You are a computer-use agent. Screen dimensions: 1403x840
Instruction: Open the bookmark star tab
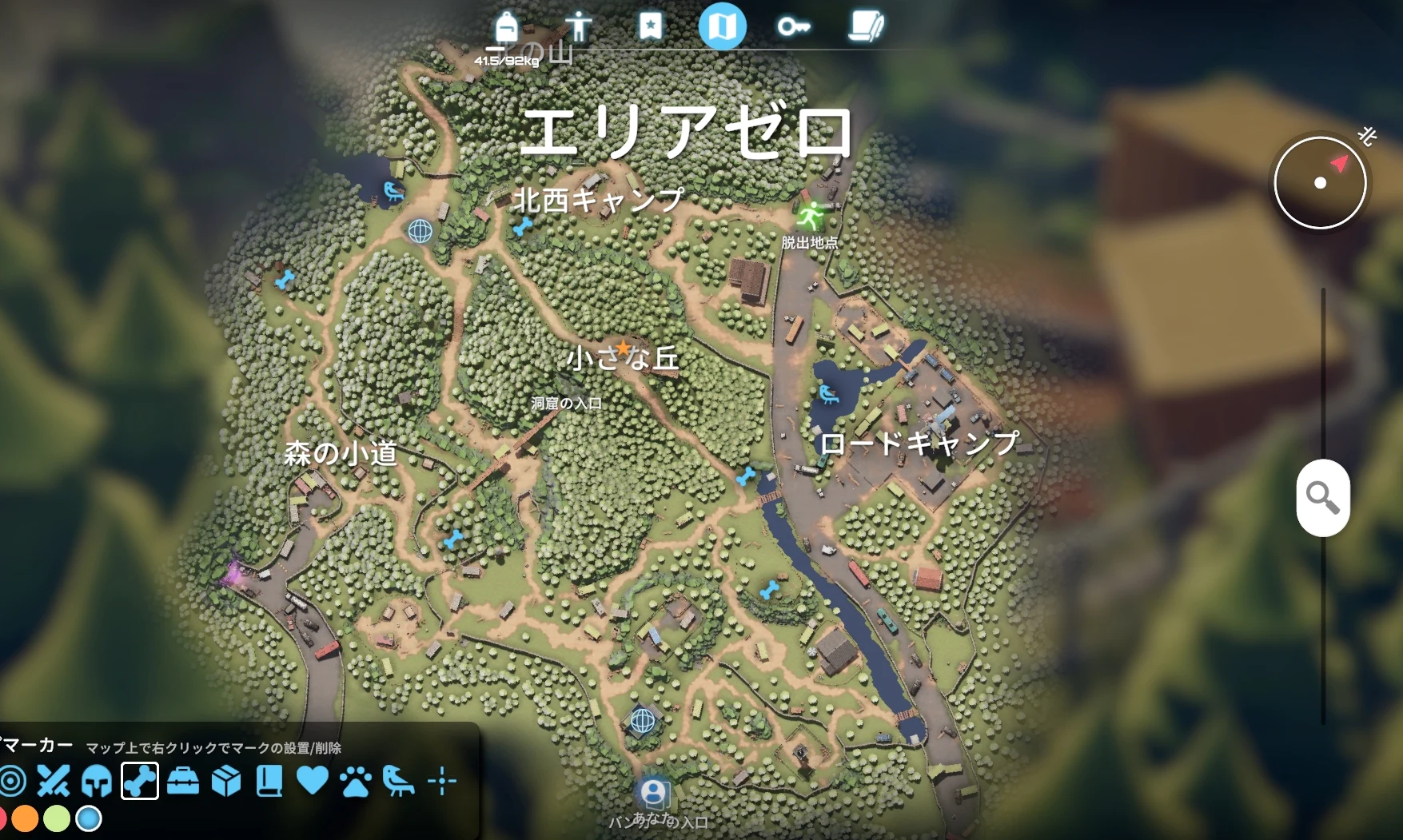pyautogui.click(x=650, y=26)
